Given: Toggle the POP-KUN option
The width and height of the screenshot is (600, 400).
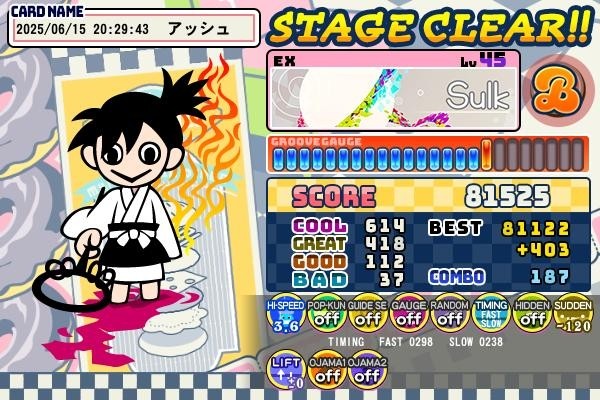Looking at the screenshot, I should click(326, 315).
